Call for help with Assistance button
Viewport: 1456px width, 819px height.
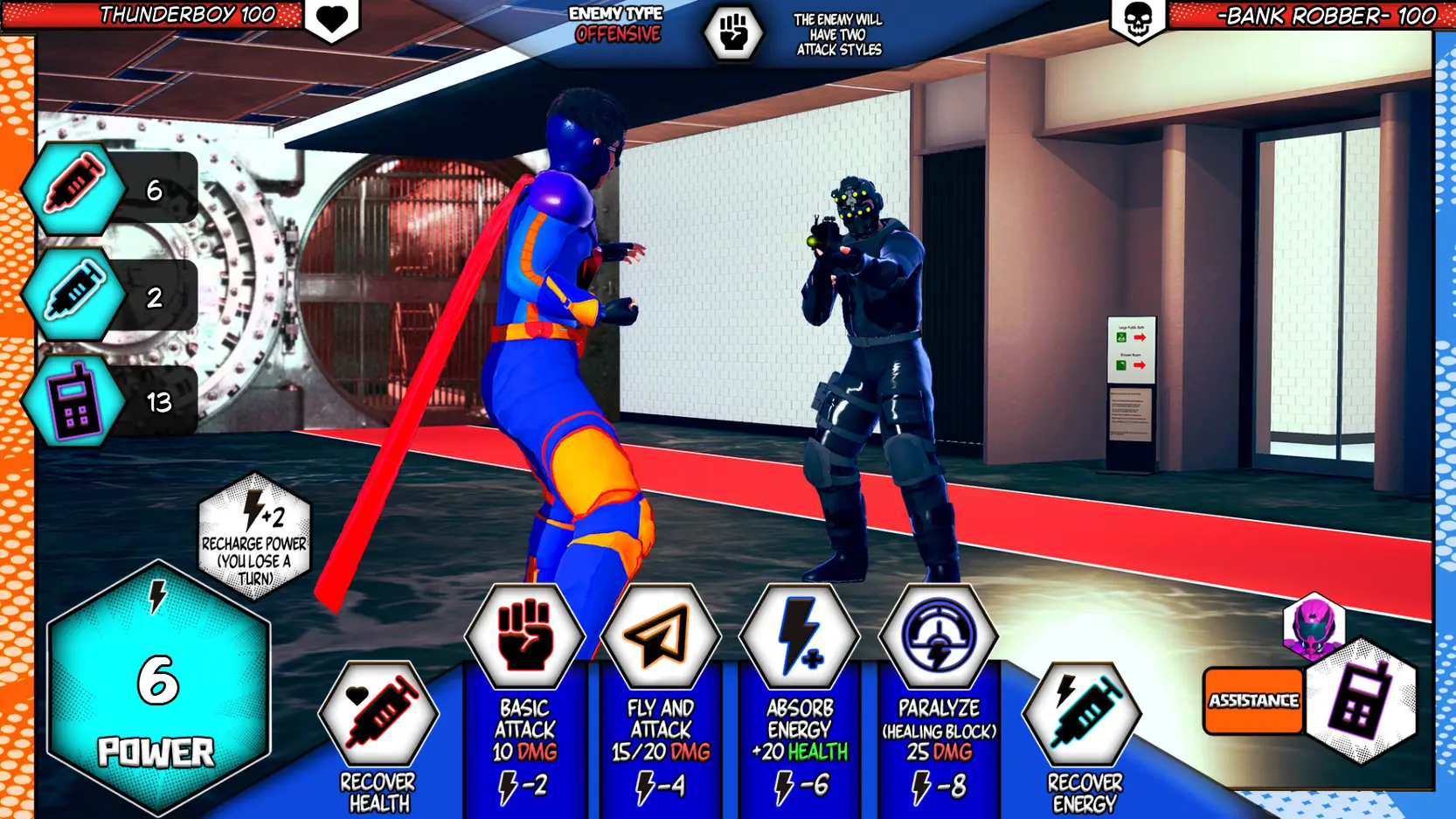1253,701
